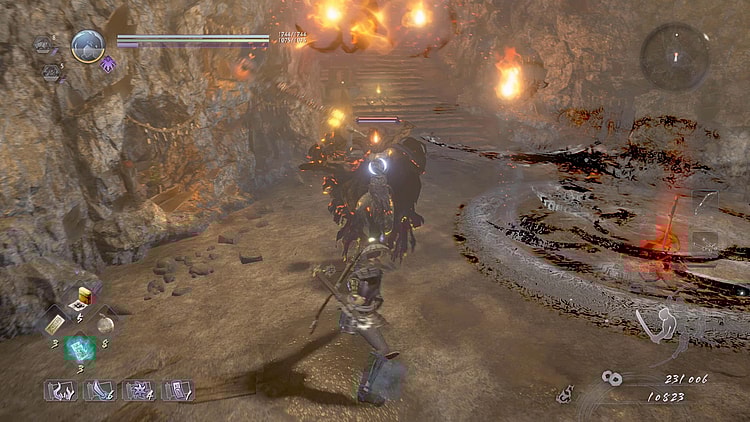Use the talisman scroll skill slot
This screenshot has width=750, height=422.
point(177,390)
